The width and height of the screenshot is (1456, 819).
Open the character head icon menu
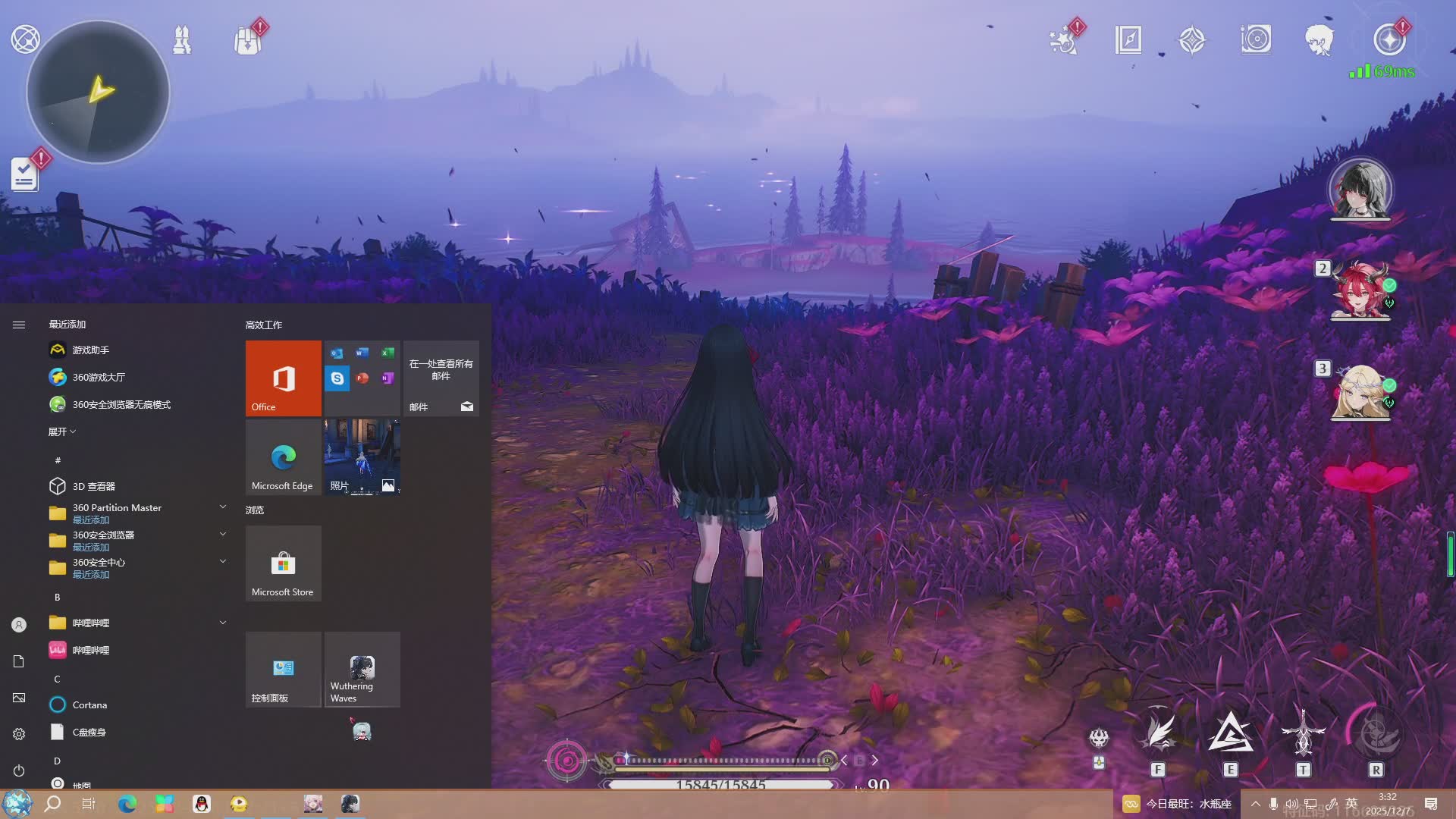[x=1319, y=39]
